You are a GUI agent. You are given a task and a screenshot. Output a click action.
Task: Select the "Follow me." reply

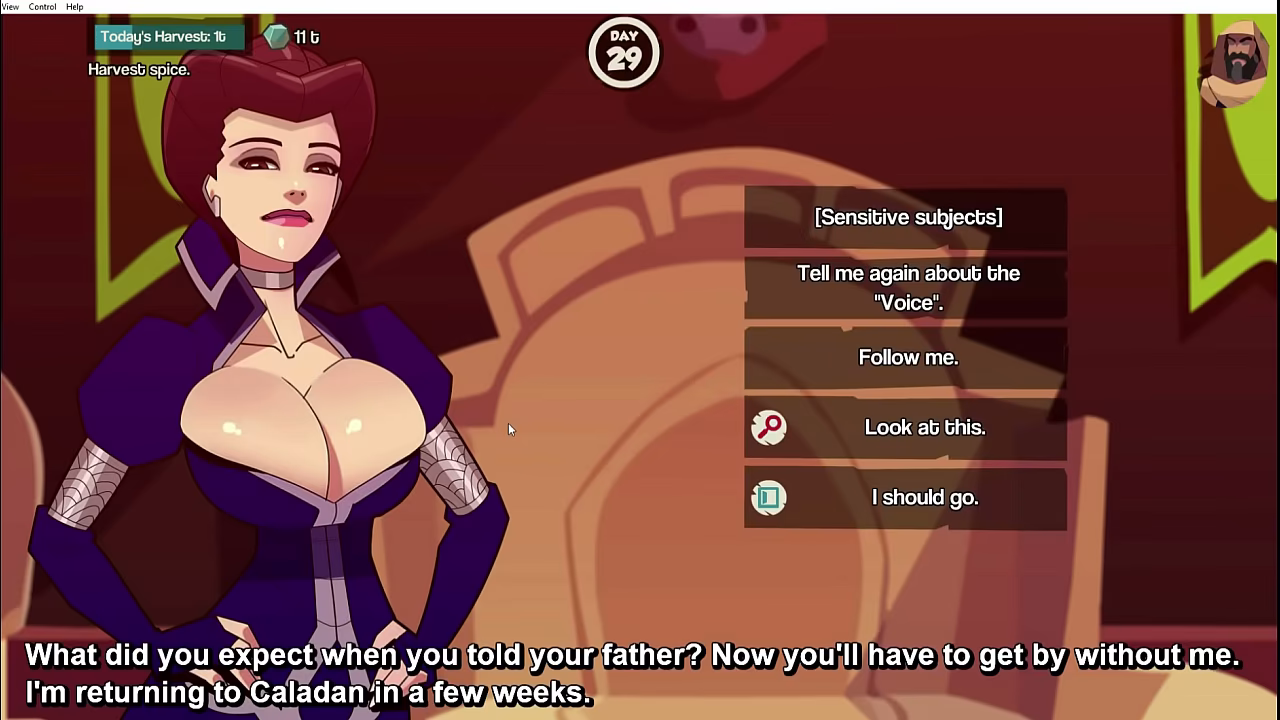tap(906, 357)
